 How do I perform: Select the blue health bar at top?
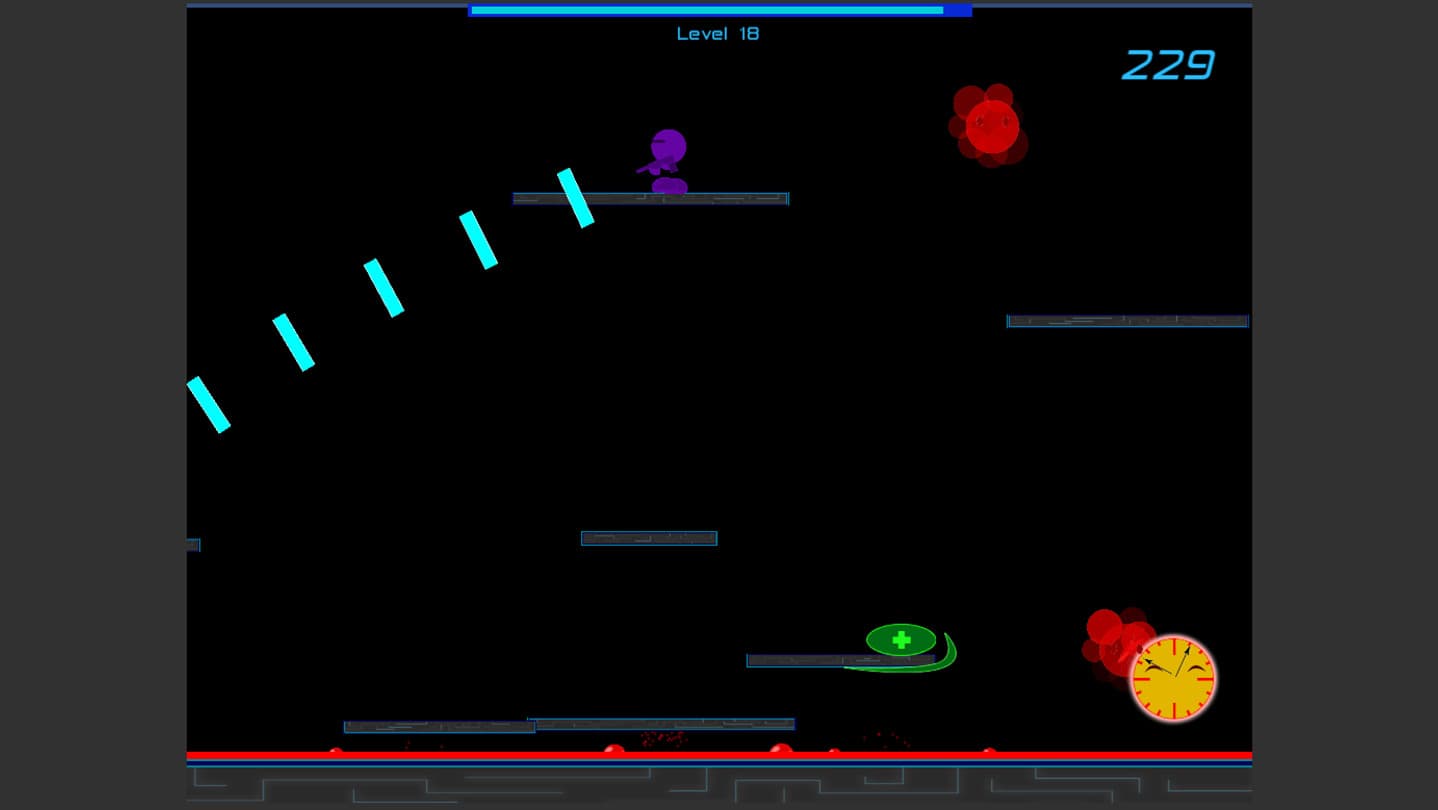(718, 11)
